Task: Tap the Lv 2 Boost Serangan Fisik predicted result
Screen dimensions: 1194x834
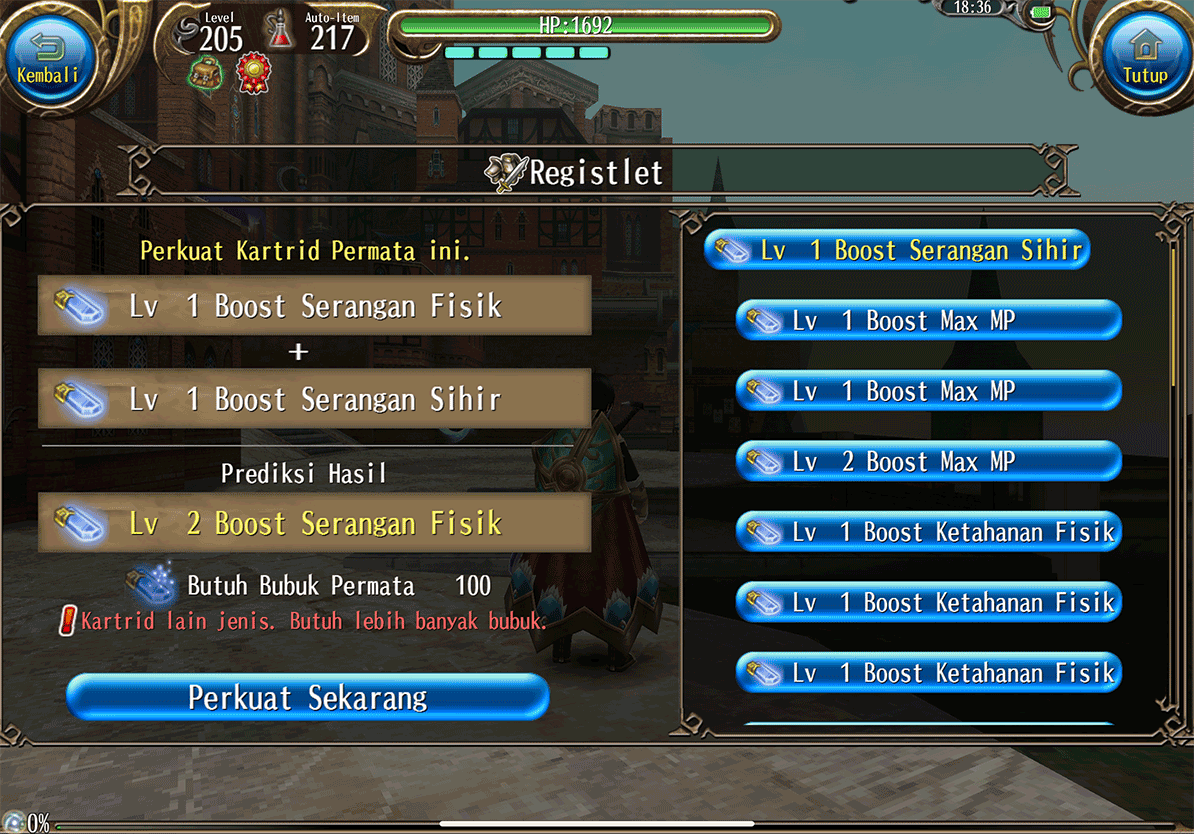Action: [x=314, y=523]
